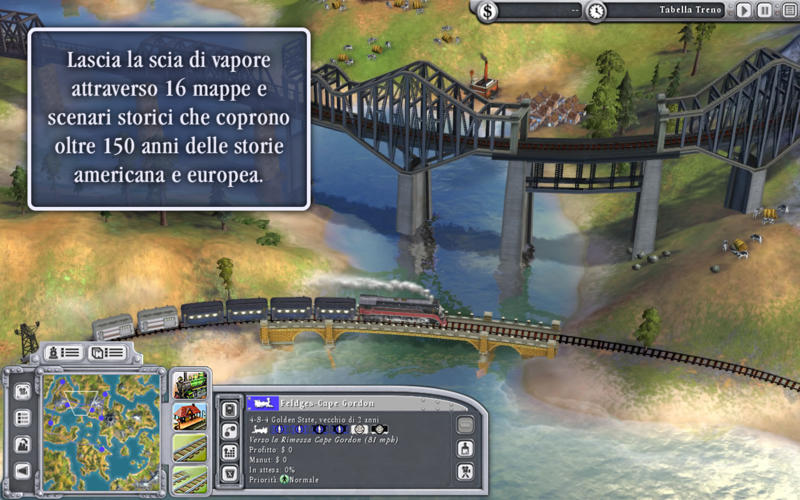Select the station building tool

189,416
